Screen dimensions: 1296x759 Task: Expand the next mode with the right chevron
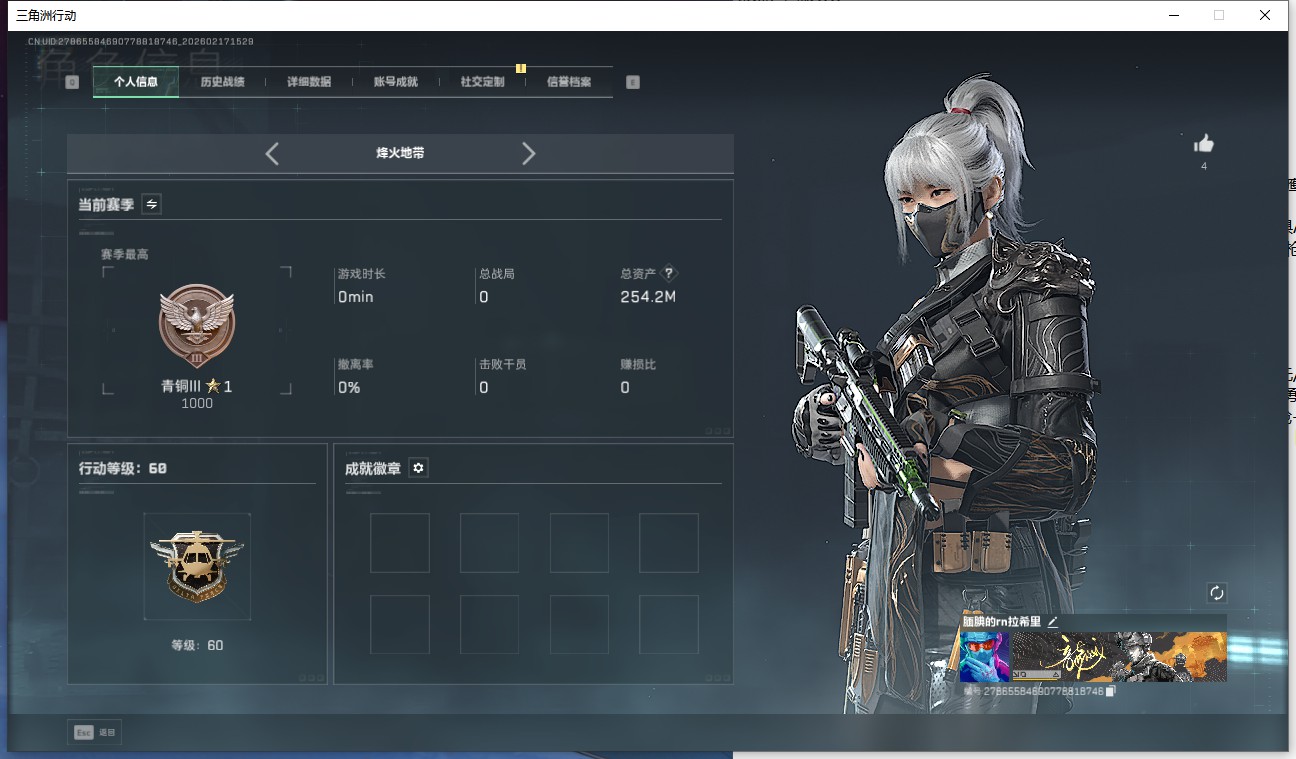pyautogui.click(x=528, y=153)
